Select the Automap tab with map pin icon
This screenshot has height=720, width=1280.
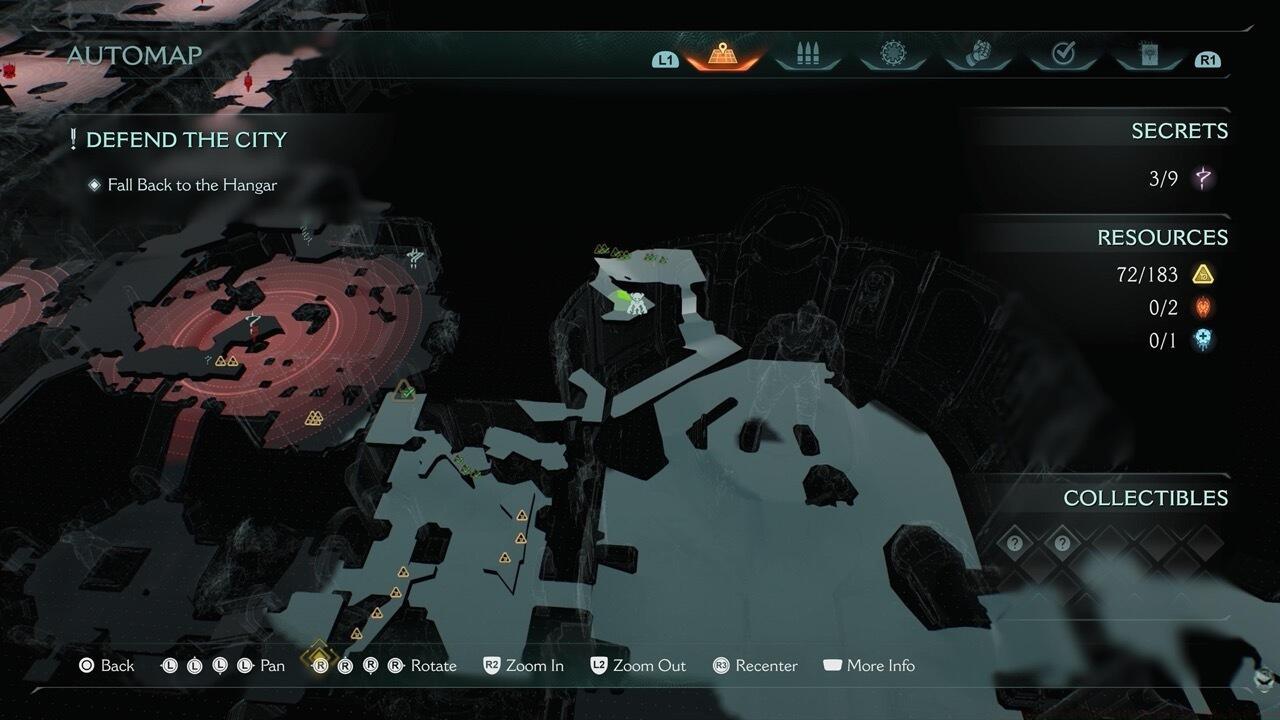(722, 56)
